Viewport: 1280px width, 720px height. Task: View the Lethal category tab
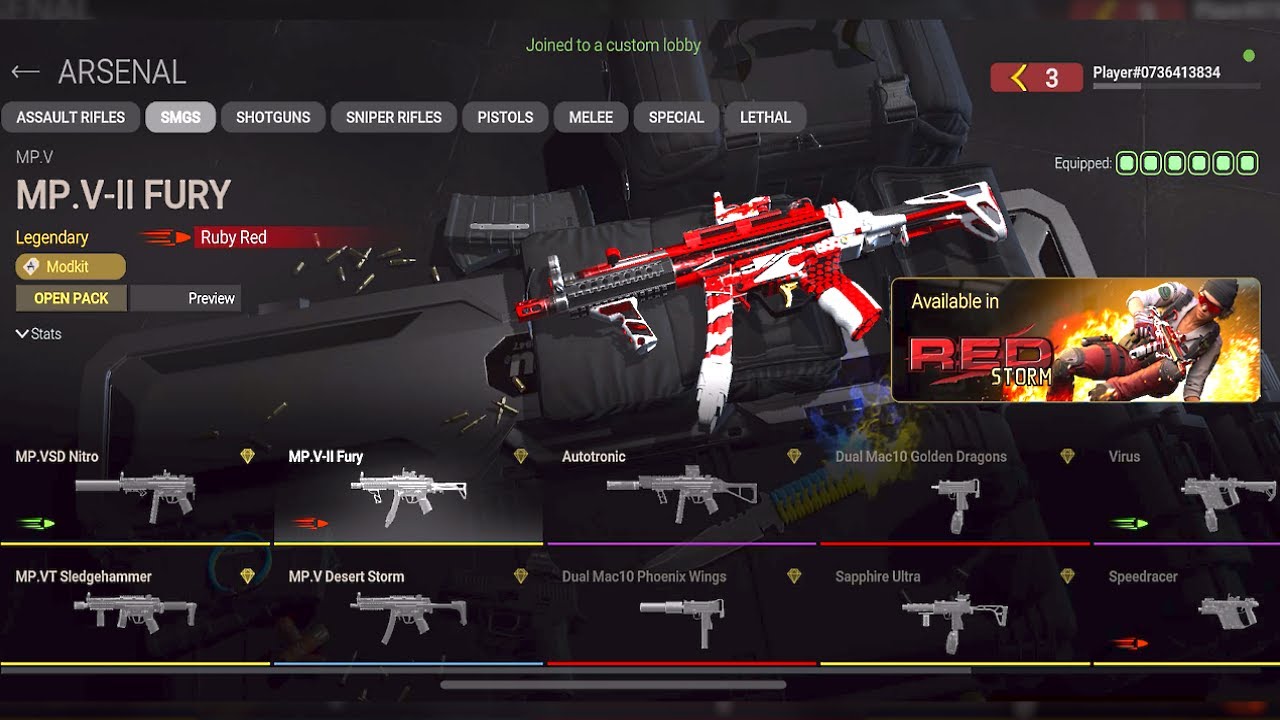(x=765, y=117)
